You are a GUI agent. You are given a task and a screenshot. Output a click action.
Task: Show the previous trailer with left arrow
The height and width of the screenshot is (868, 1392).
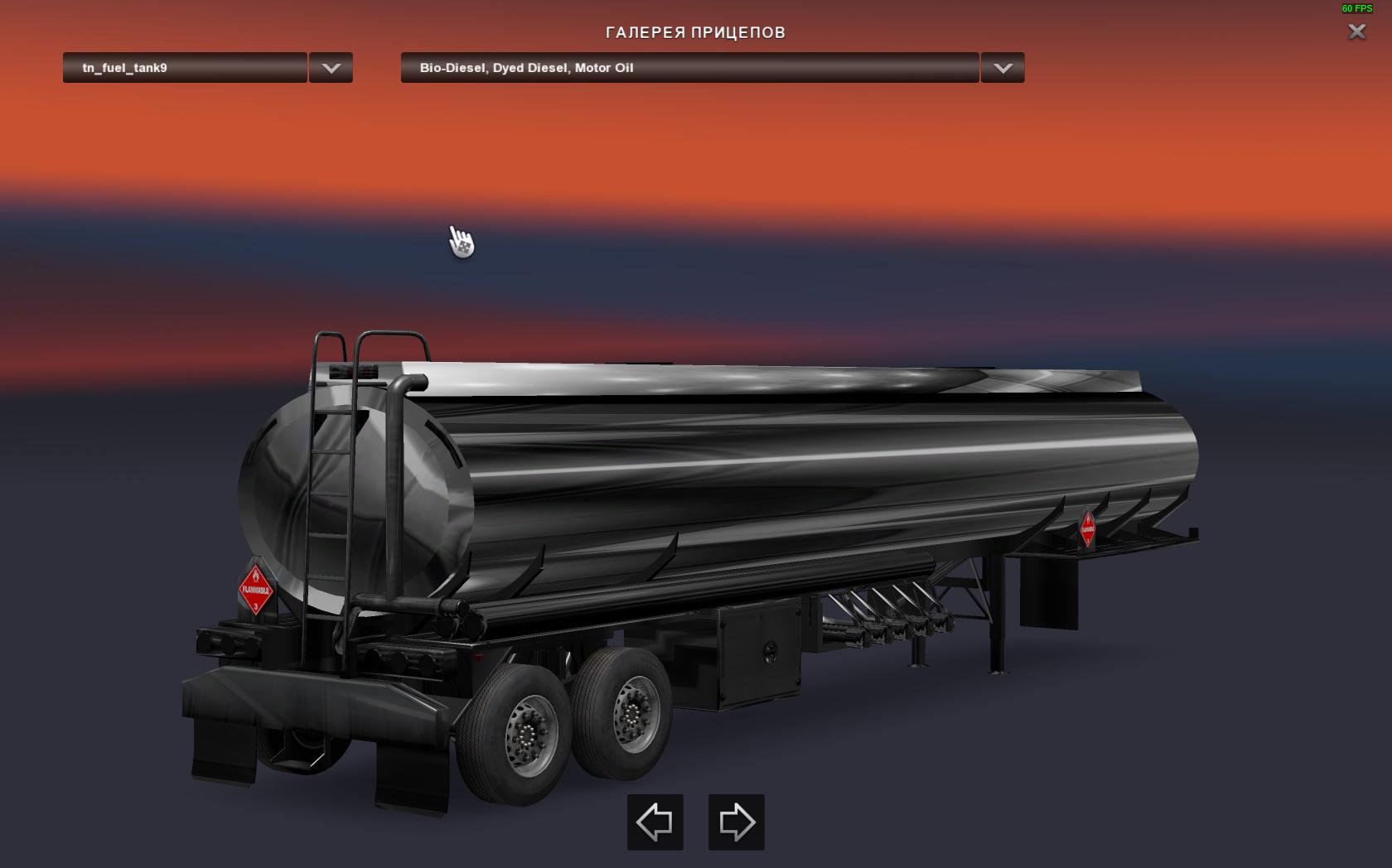click(655, 822)
